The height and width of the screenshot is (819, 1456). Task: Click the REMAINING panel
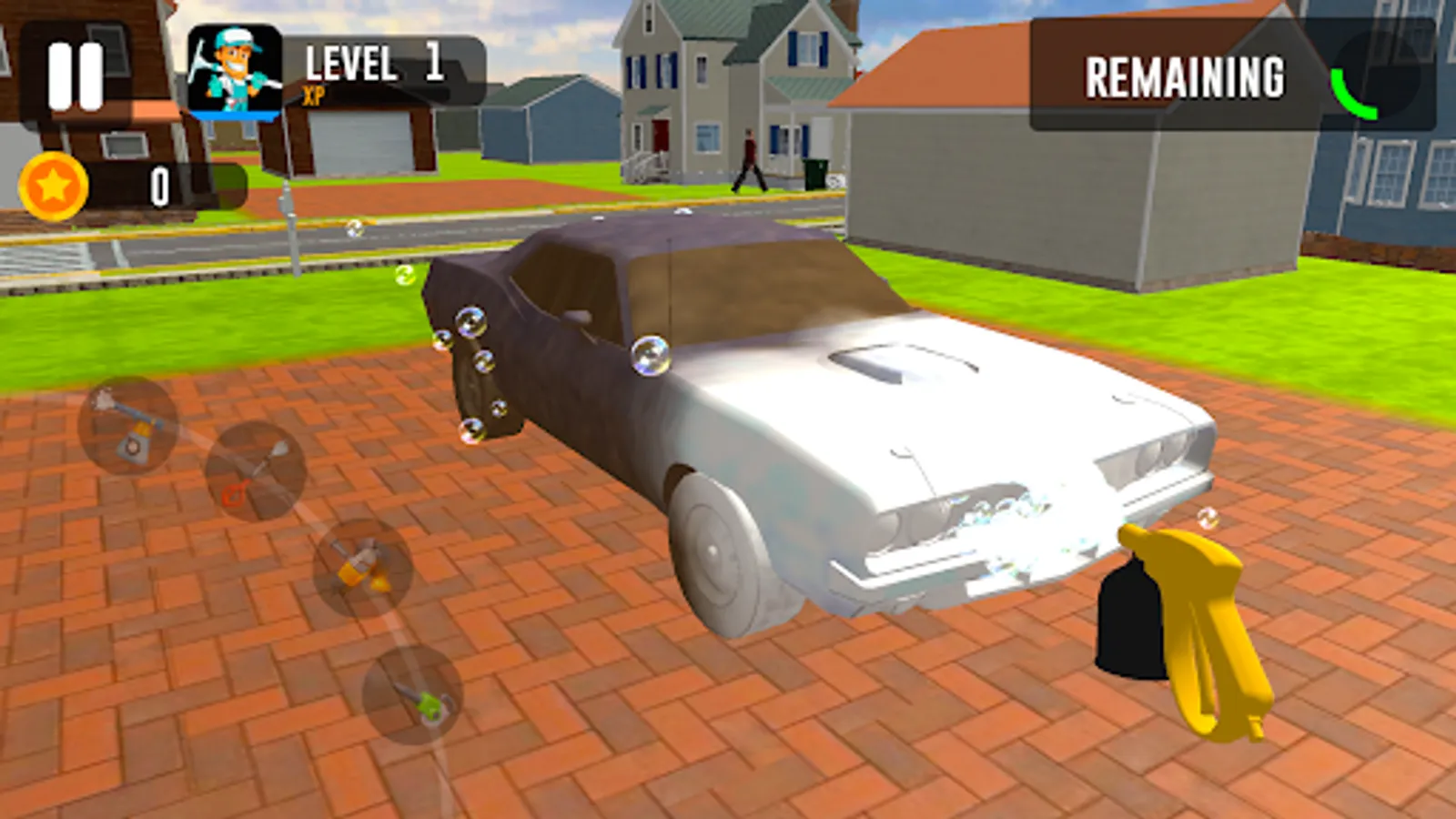(1183, 77)
